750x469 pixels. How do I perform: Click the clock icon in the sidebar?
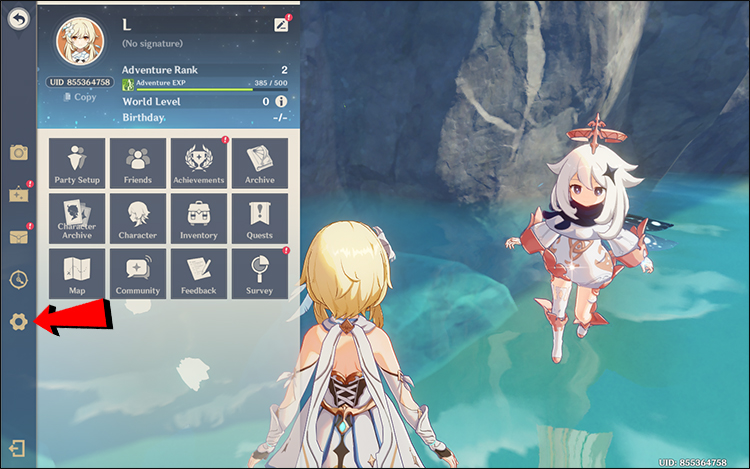(x=18, y=280)
